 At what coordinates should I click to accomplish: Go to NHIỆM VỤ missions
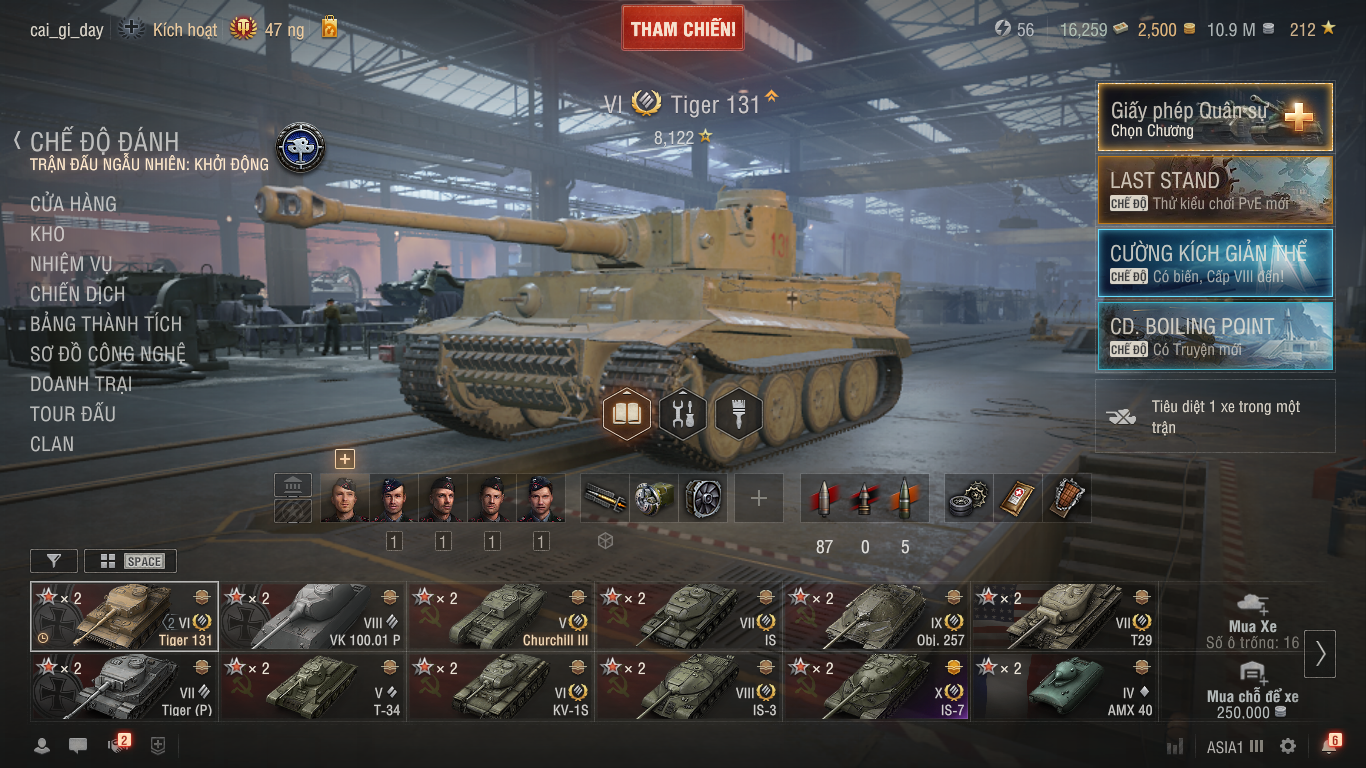click(71, 264)
